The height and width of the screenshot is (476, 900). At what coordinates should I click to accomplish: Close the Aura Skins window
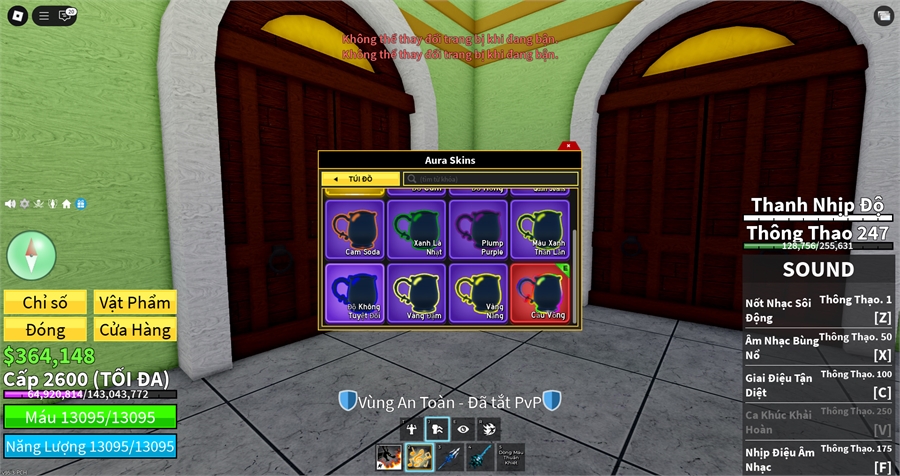coord(568,146)
